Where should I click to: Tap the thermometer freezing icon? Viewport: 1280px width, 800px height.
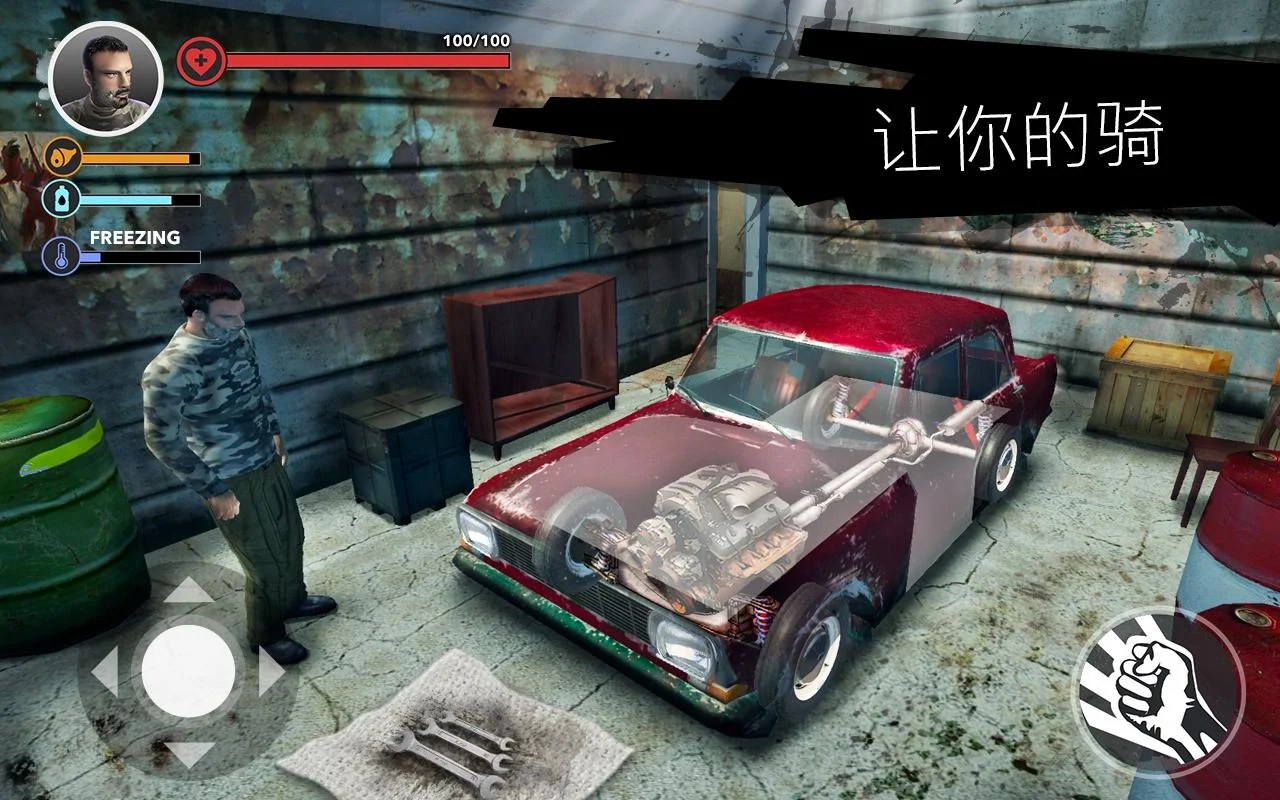(x=62, y=255)
